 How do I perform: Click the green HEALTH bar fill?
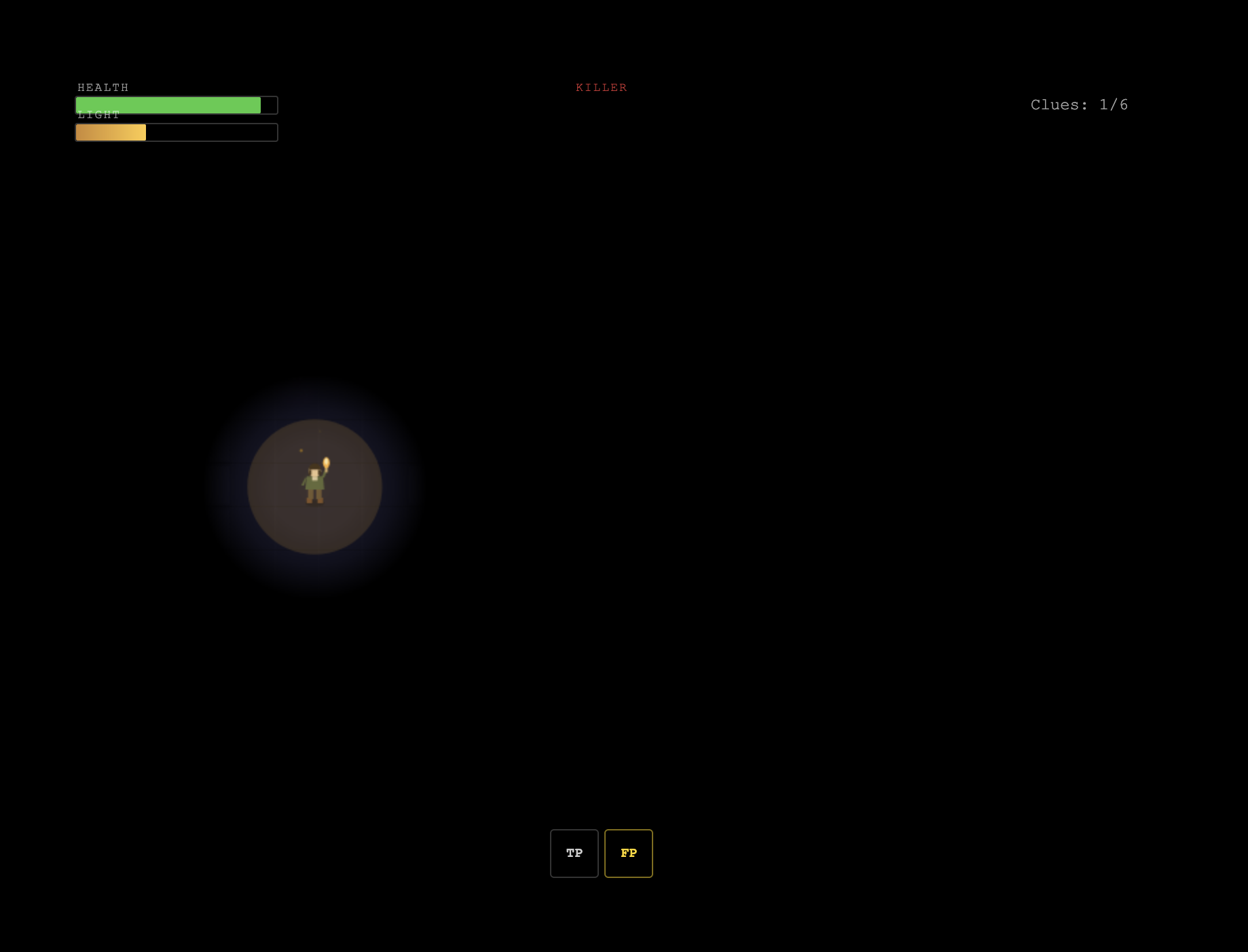(168, 105)
